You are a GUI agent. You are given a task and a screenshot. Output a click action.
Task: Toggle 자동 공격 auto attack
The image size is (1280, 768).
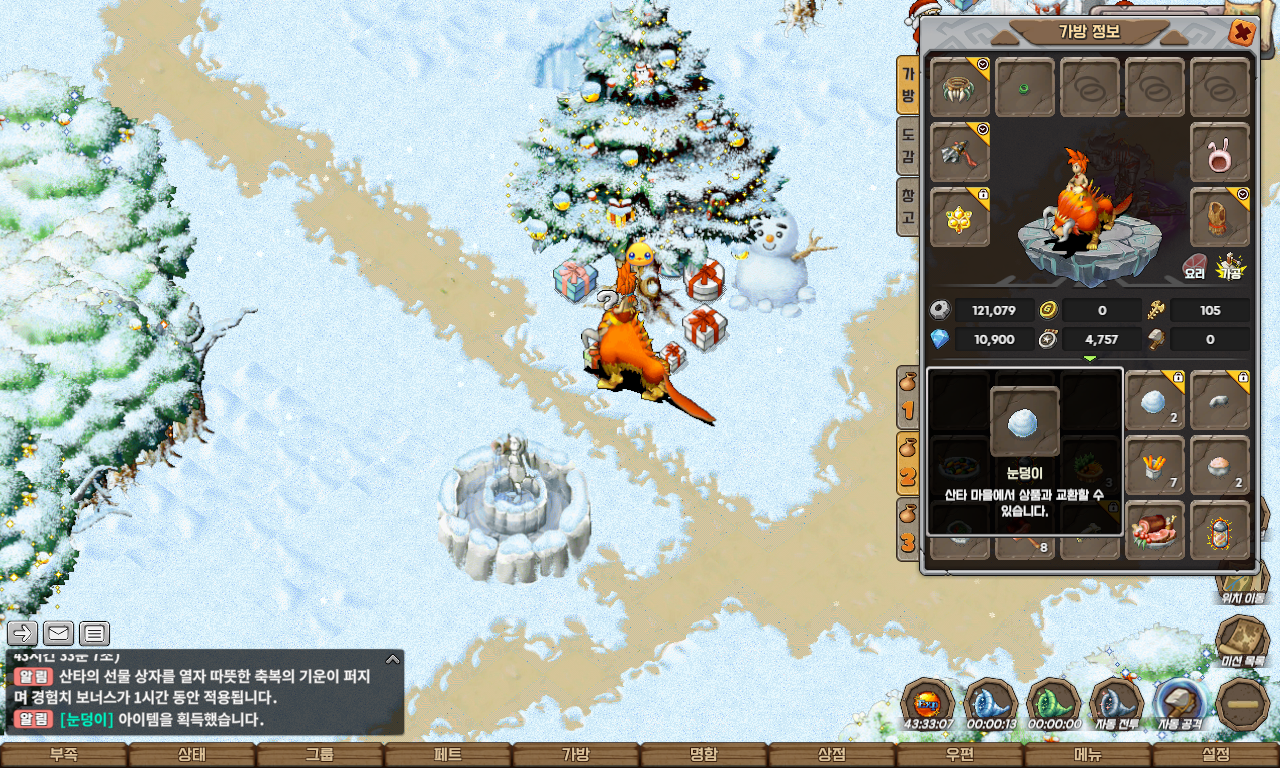click(1180, 705)
